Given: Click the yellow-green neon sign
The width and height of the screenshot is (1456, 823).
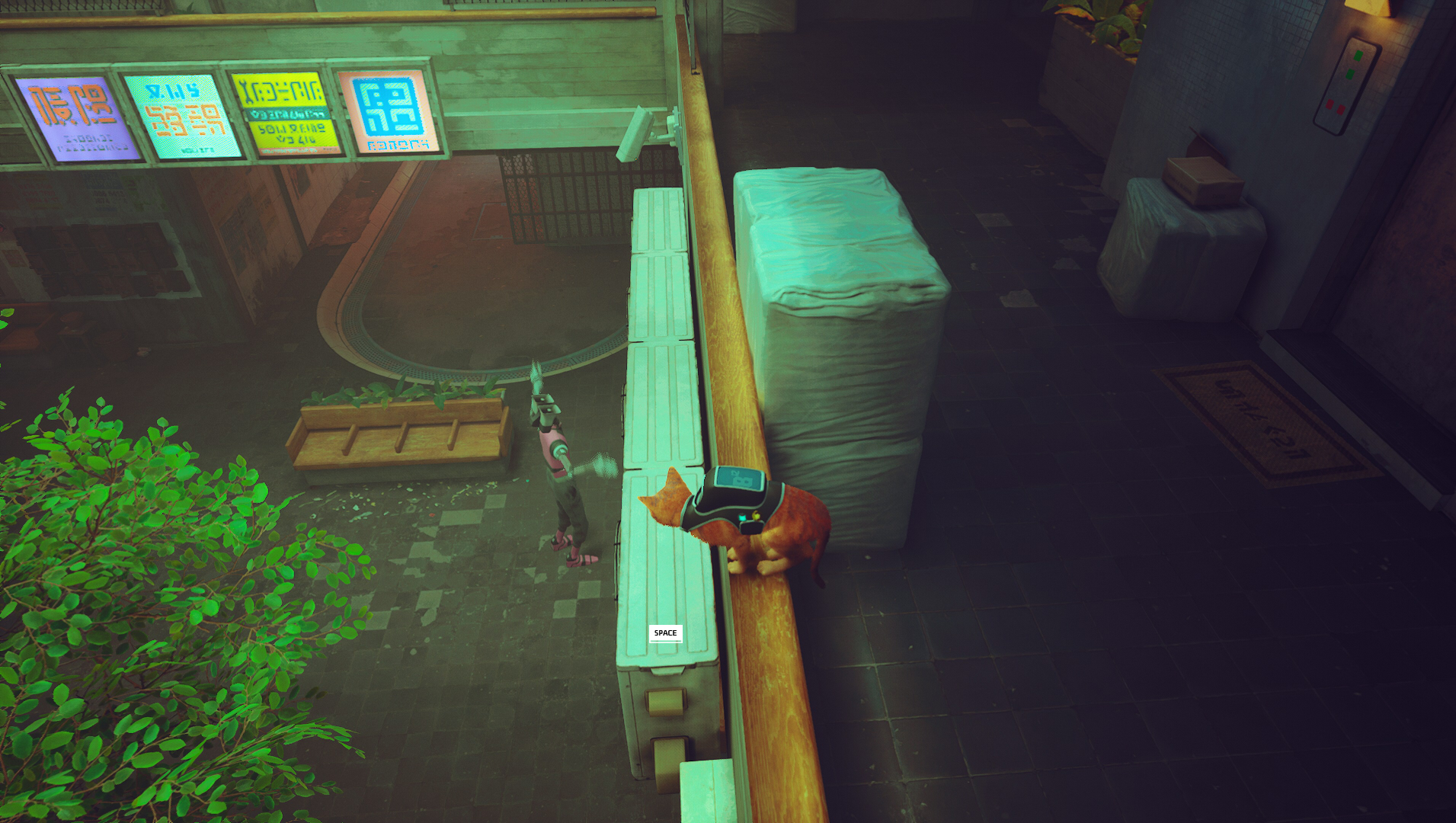Looking at the screenshot, I should [286, 110].
